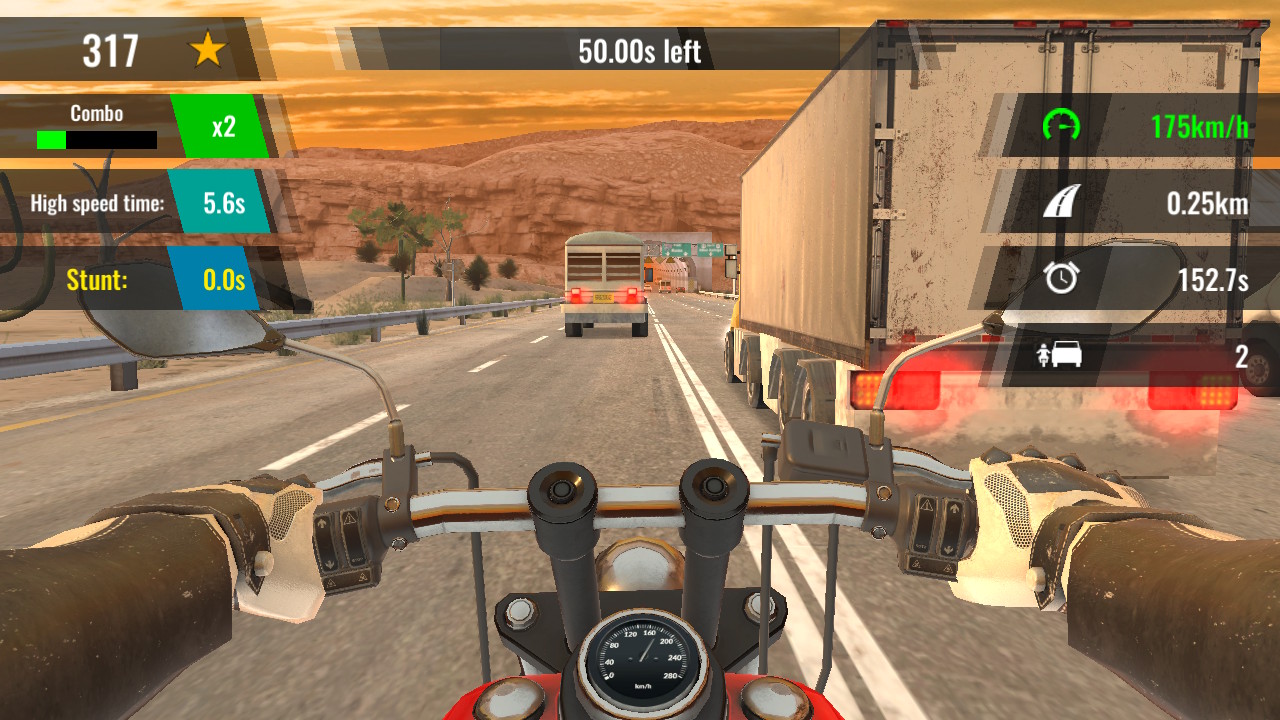This screenshot has height=720, width=1280.
Task: Click the alarm clock icon near 152.7s
Action: (1060, 279)
